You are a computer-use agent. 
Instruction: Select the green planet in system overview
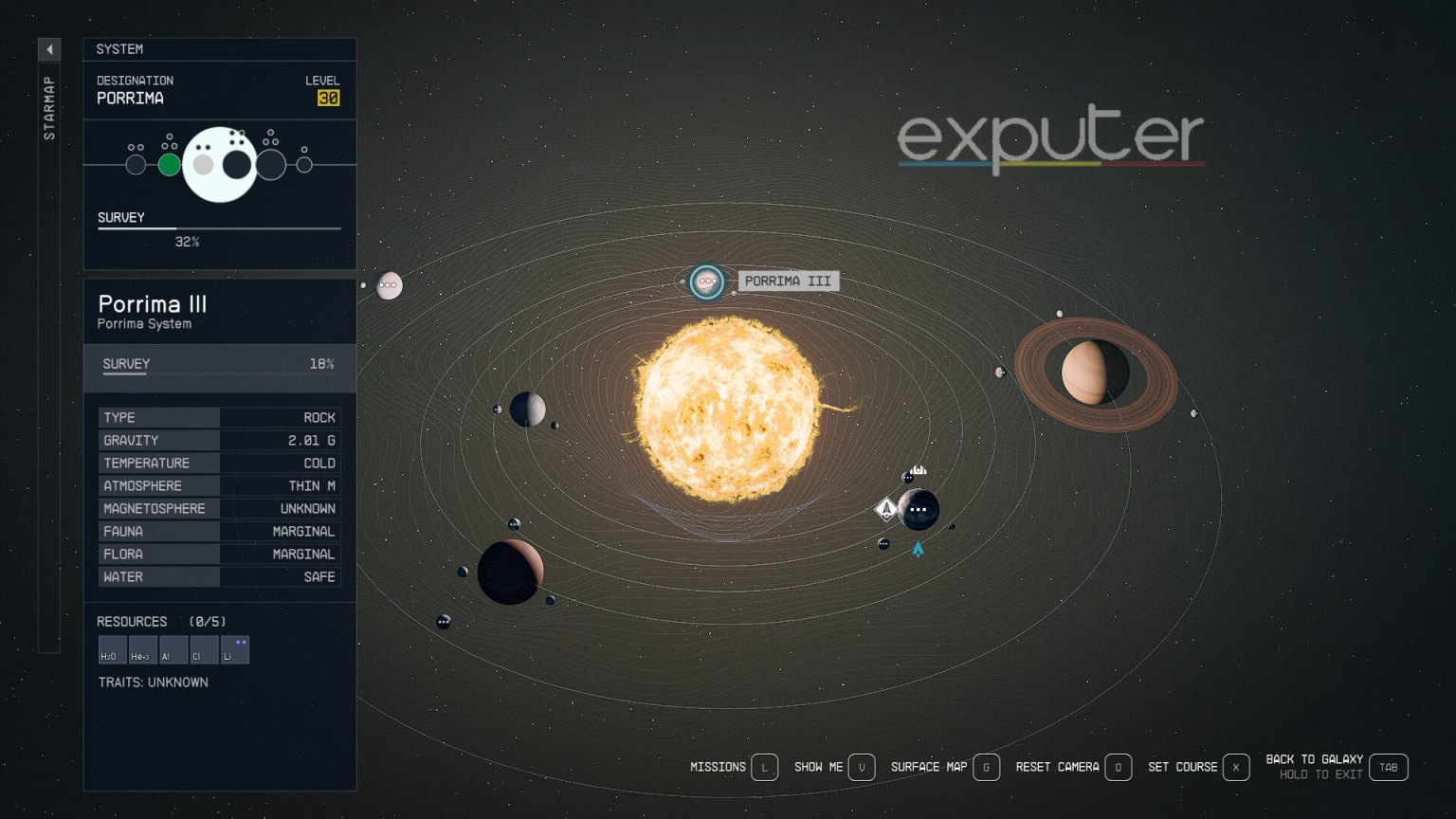click(x=171, y=164)
